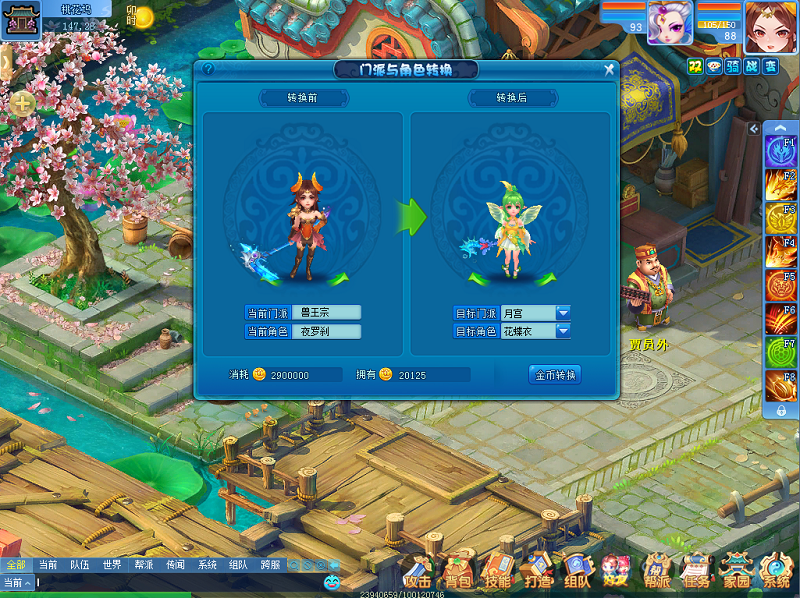Open the 帮派 guild panel
This screenshot has width=800, height=598.
click(x=656, y=571)
